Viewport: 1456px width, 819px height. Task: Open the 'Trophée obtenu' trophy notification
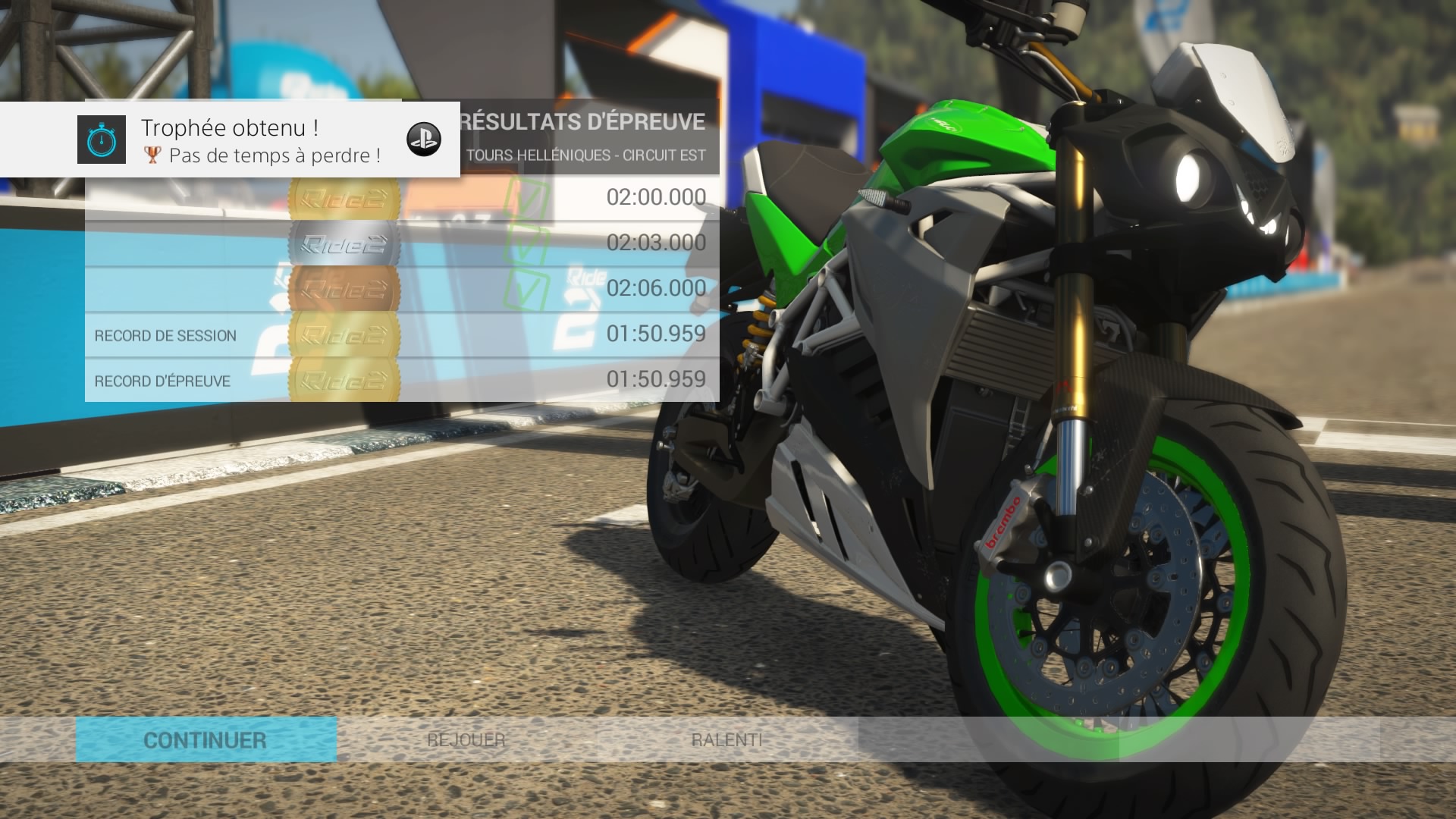230,140
